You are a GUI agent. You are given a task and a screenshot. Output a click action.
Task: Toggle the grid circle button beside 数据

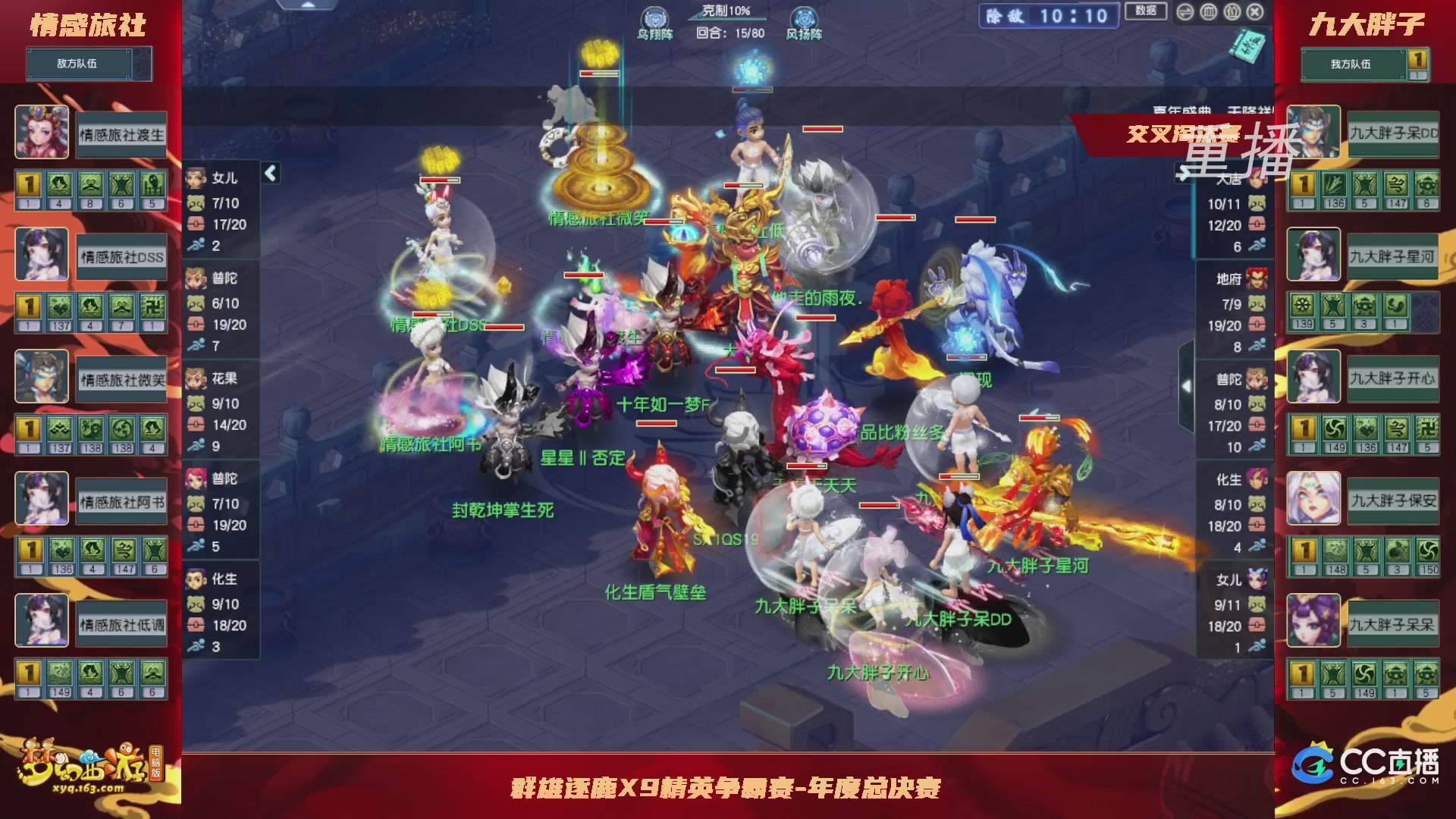click(1209, 11)
